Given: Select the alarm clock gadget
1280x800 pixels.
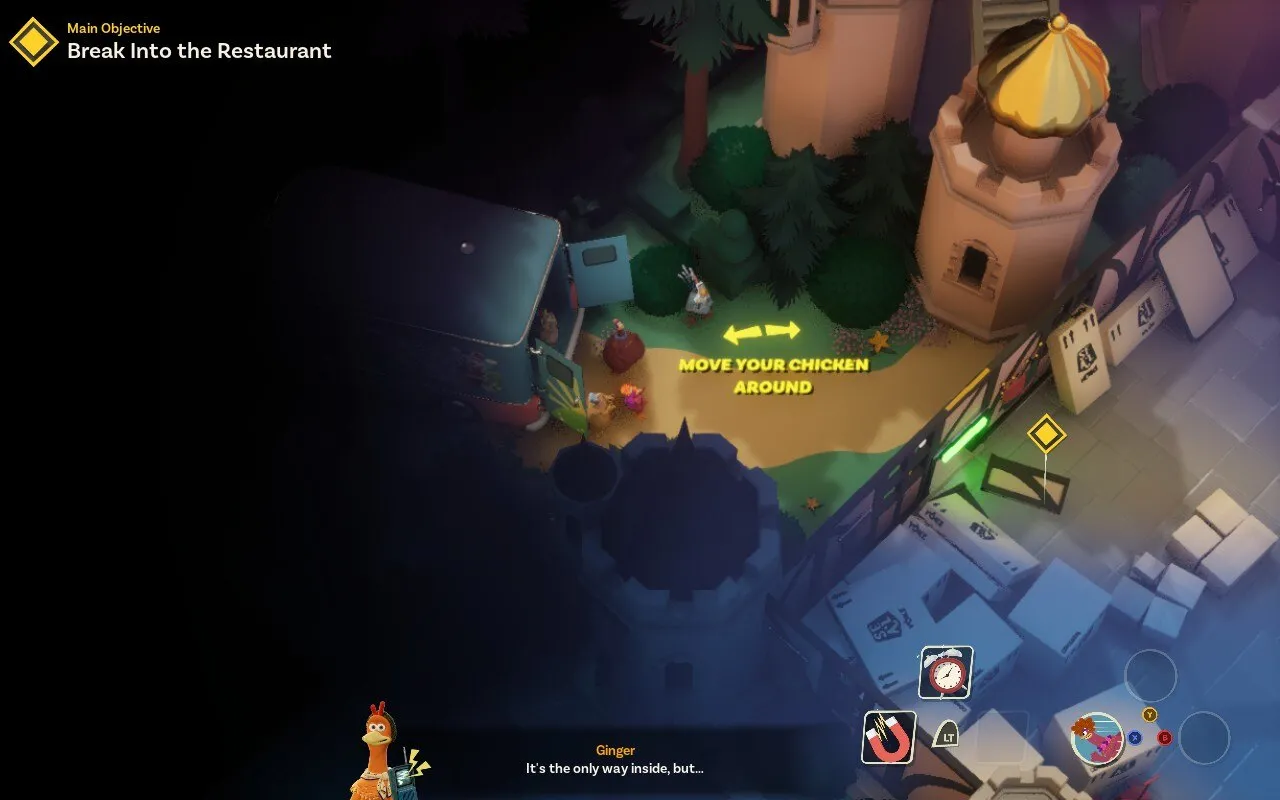Looking at the screenshot, I should (945, 673).
